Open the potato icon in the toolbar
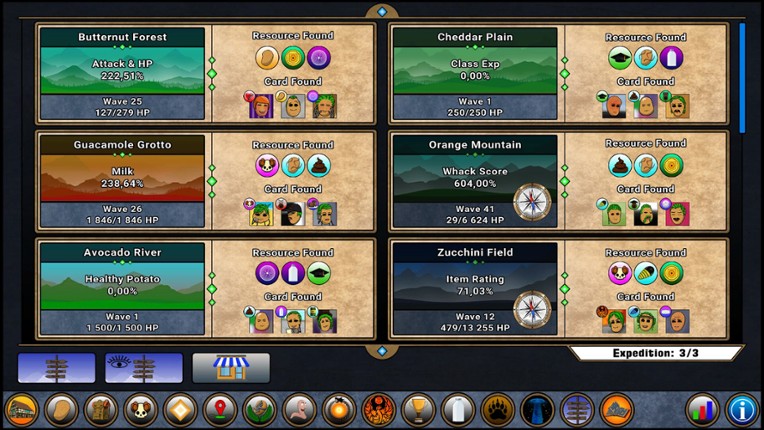 (x=61, y=409)
